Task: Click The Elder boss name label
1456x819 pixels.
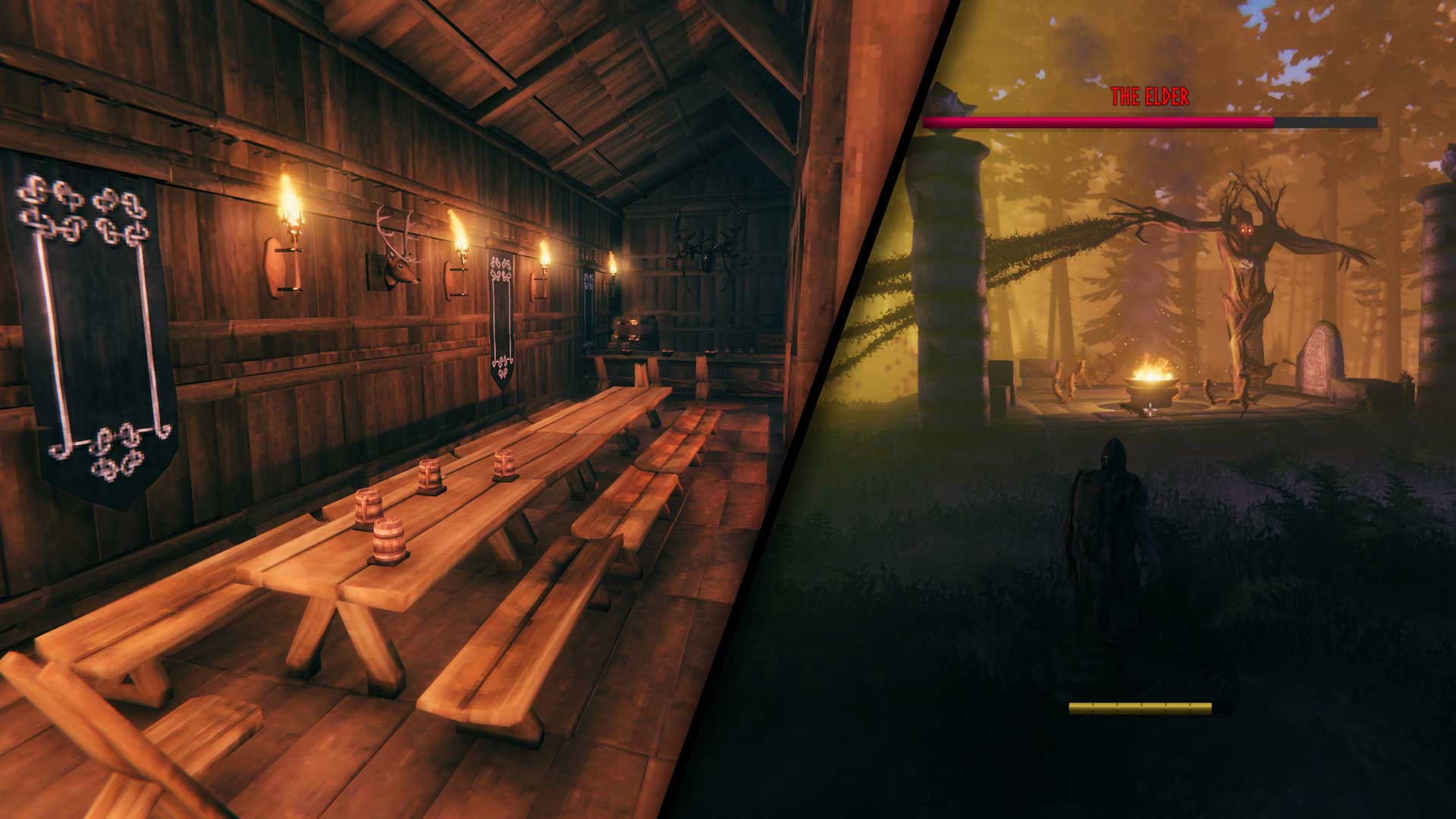Action: 1150,95
